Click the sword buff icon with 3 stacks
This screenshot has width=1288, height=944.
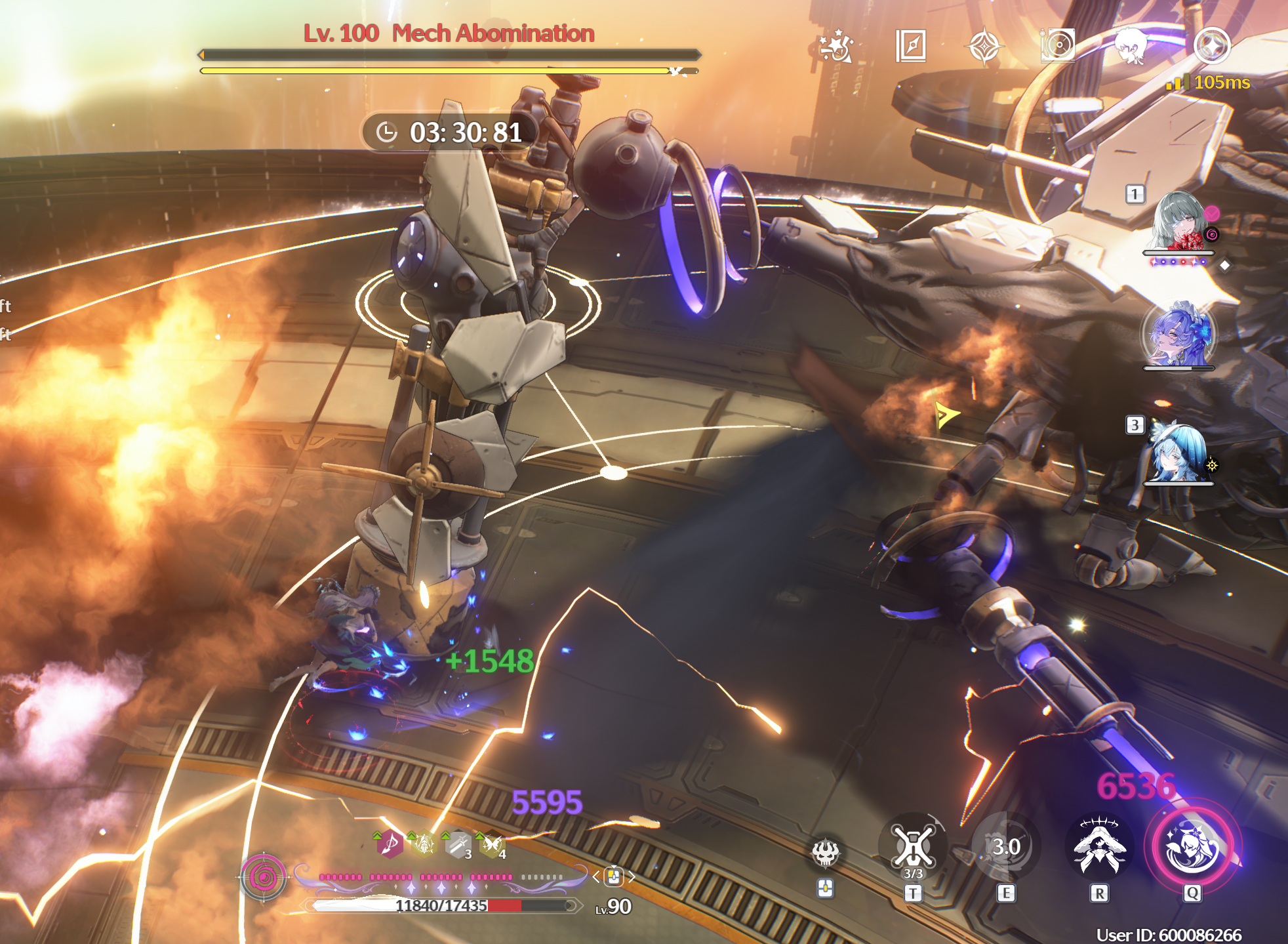click(x=458, y=845)
